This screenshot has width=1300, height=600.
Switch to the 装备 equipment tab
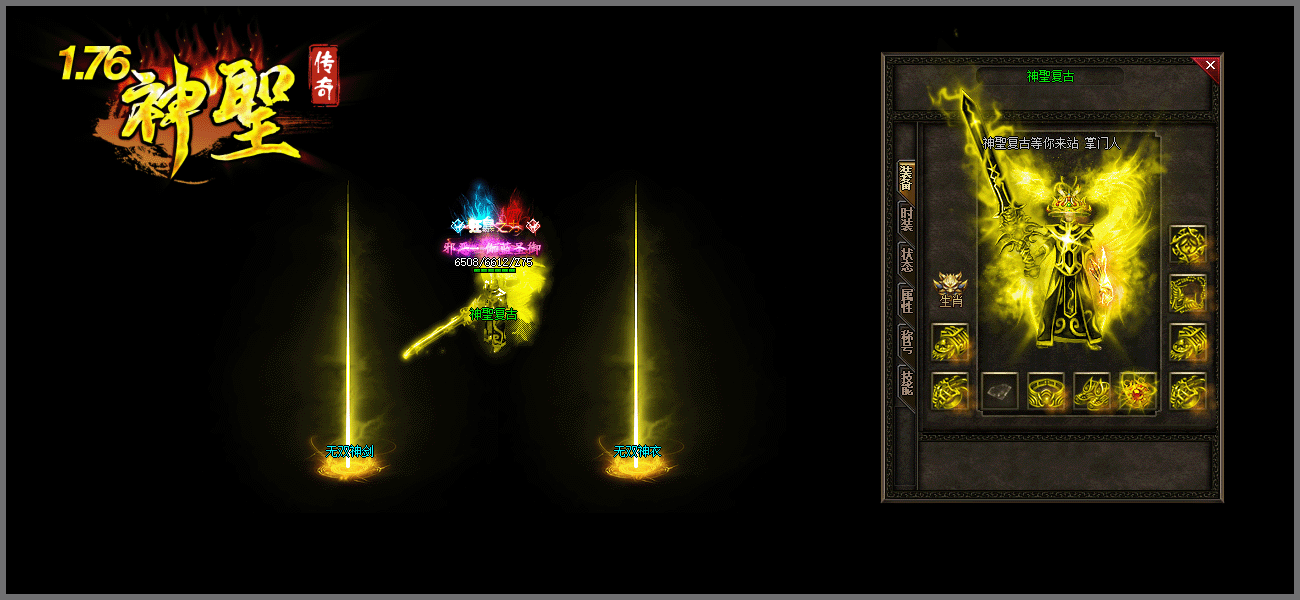[x=906, y=179]
